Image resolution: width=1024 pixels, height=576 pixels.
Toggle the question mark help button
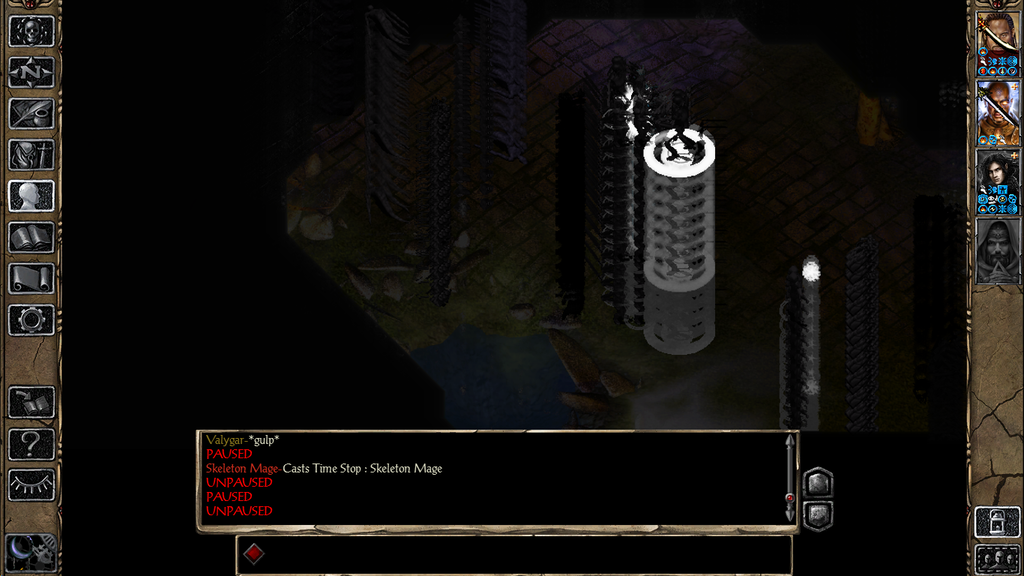[31, 444]
